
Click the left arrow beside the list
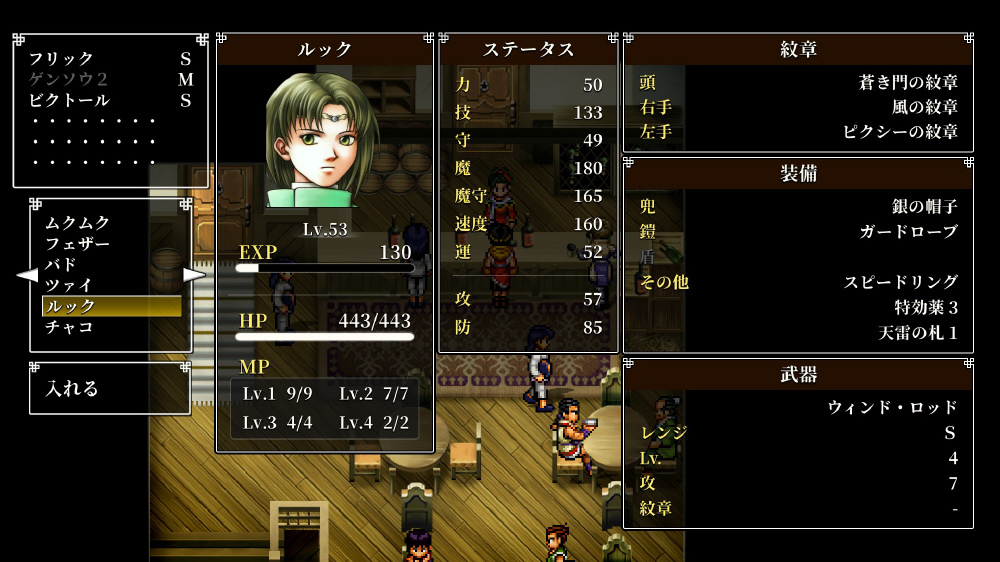click(x=27, y=274)
